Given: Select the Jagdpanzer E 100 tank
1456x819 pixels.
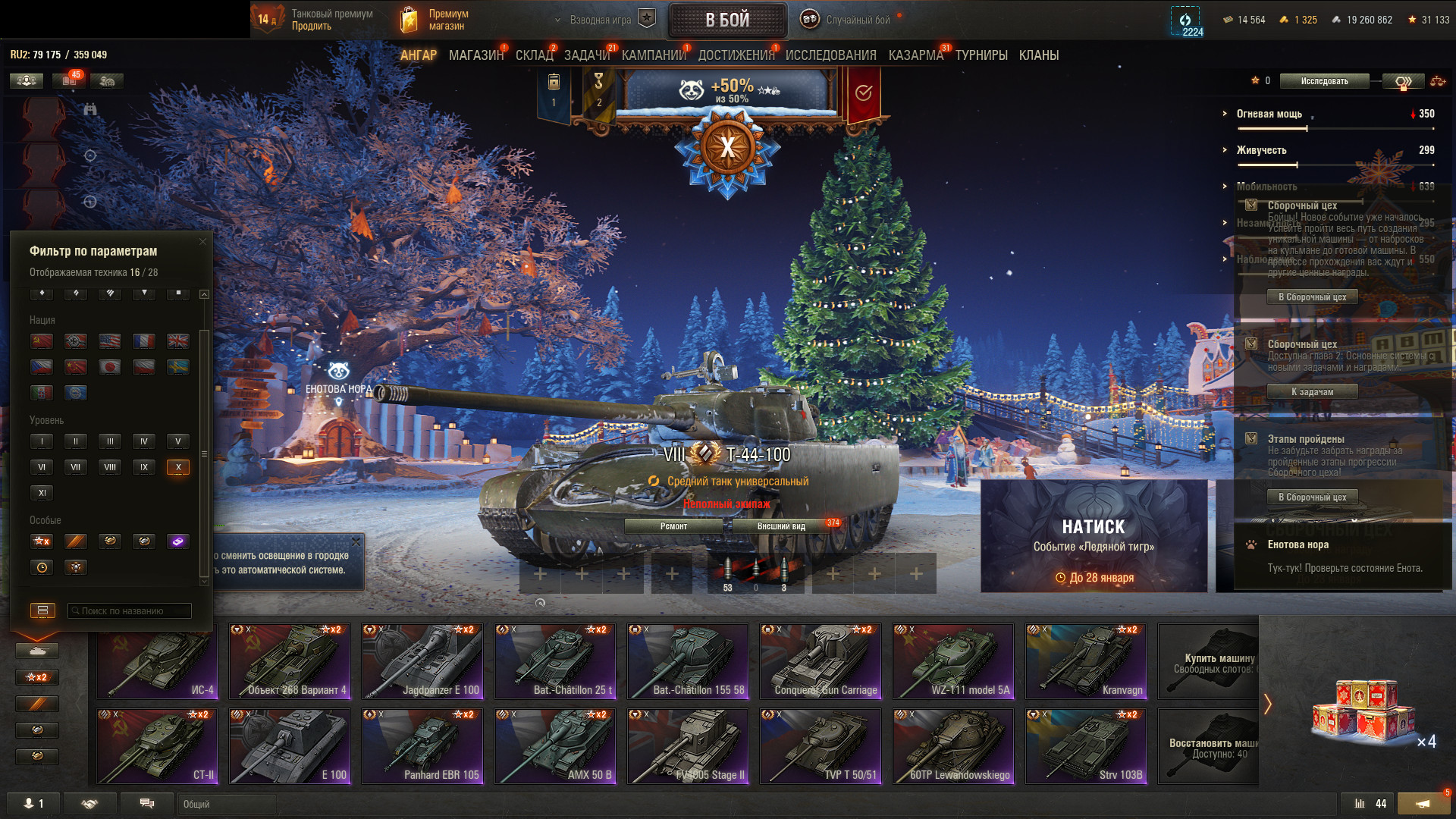Looking at the screenshot, I should [422, 661].
